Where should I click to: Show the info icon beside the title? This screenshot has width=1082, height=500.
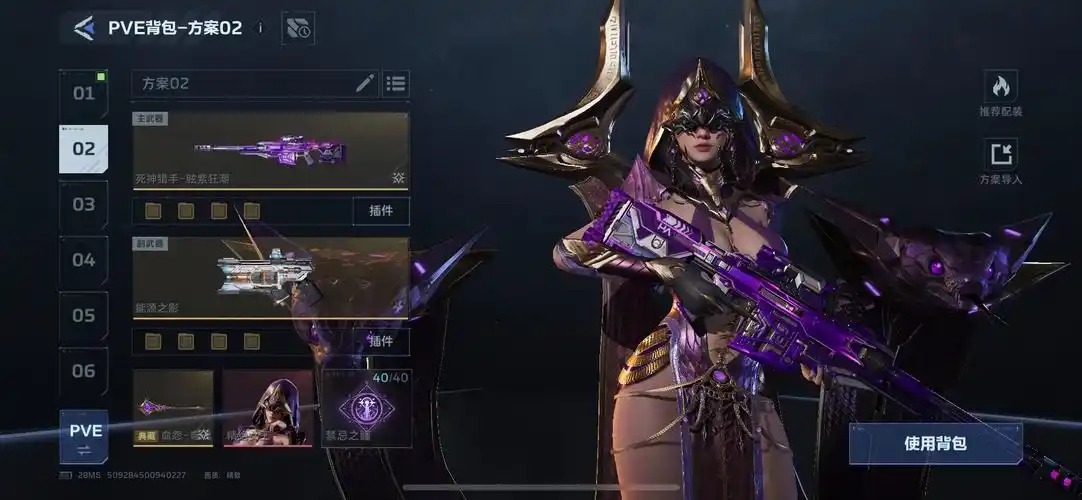coord(260,28)
